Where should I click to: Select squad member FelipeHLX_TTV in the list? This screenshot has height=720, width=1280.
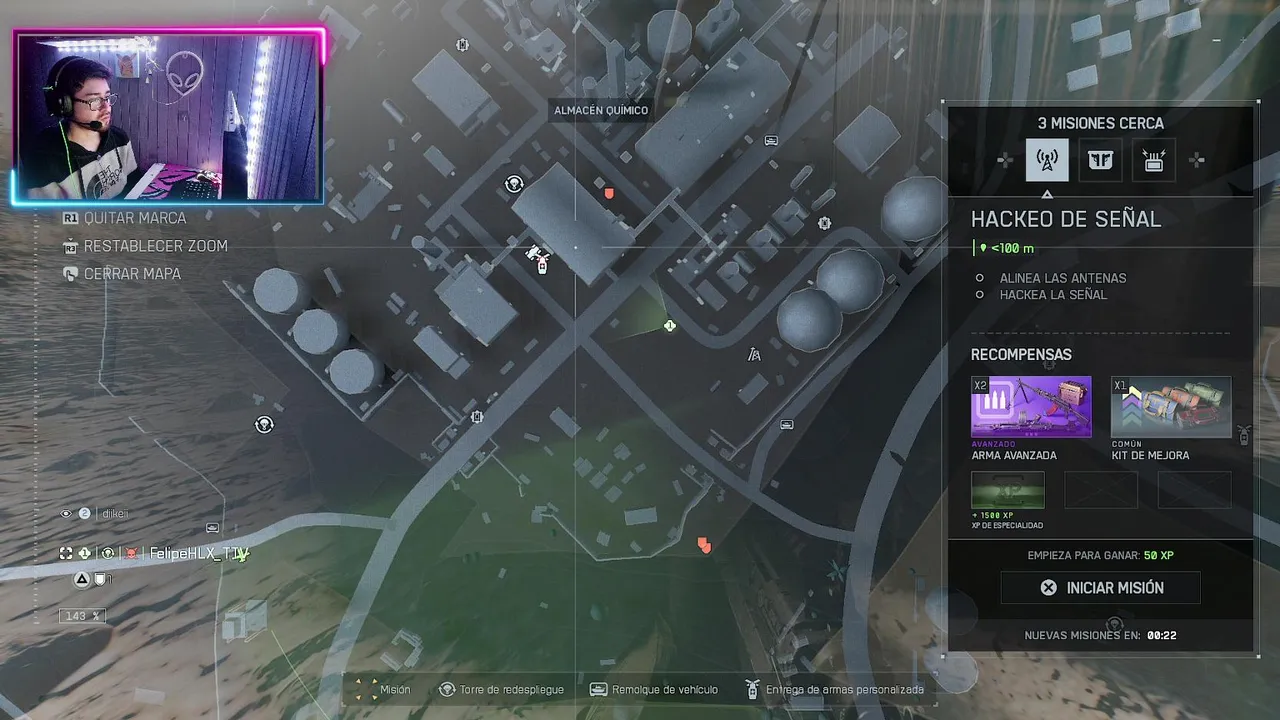coord(198,553)
